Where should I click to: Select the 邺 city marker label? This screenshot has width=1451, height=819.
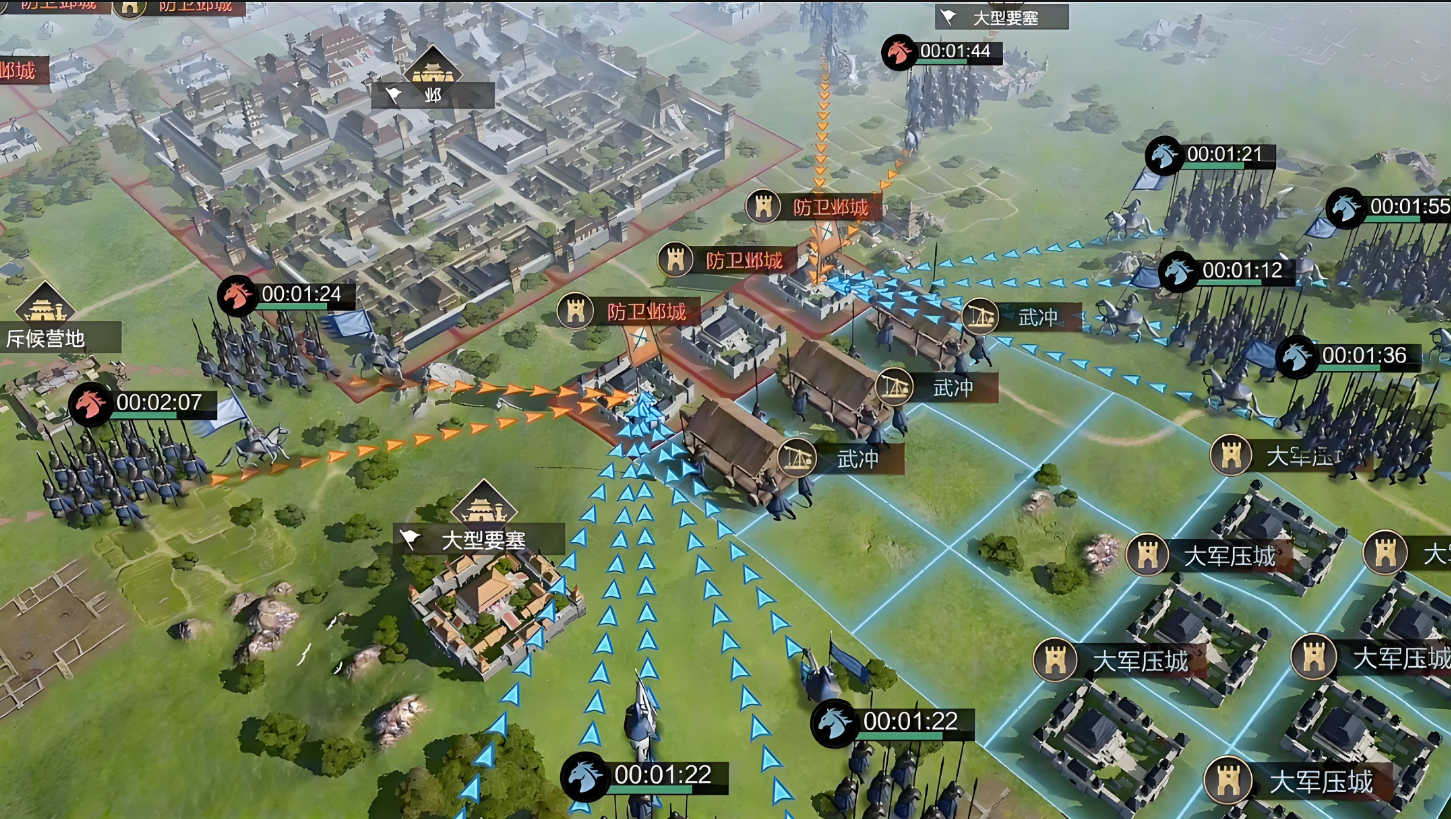pyautogui.click(x=432, y=95)
